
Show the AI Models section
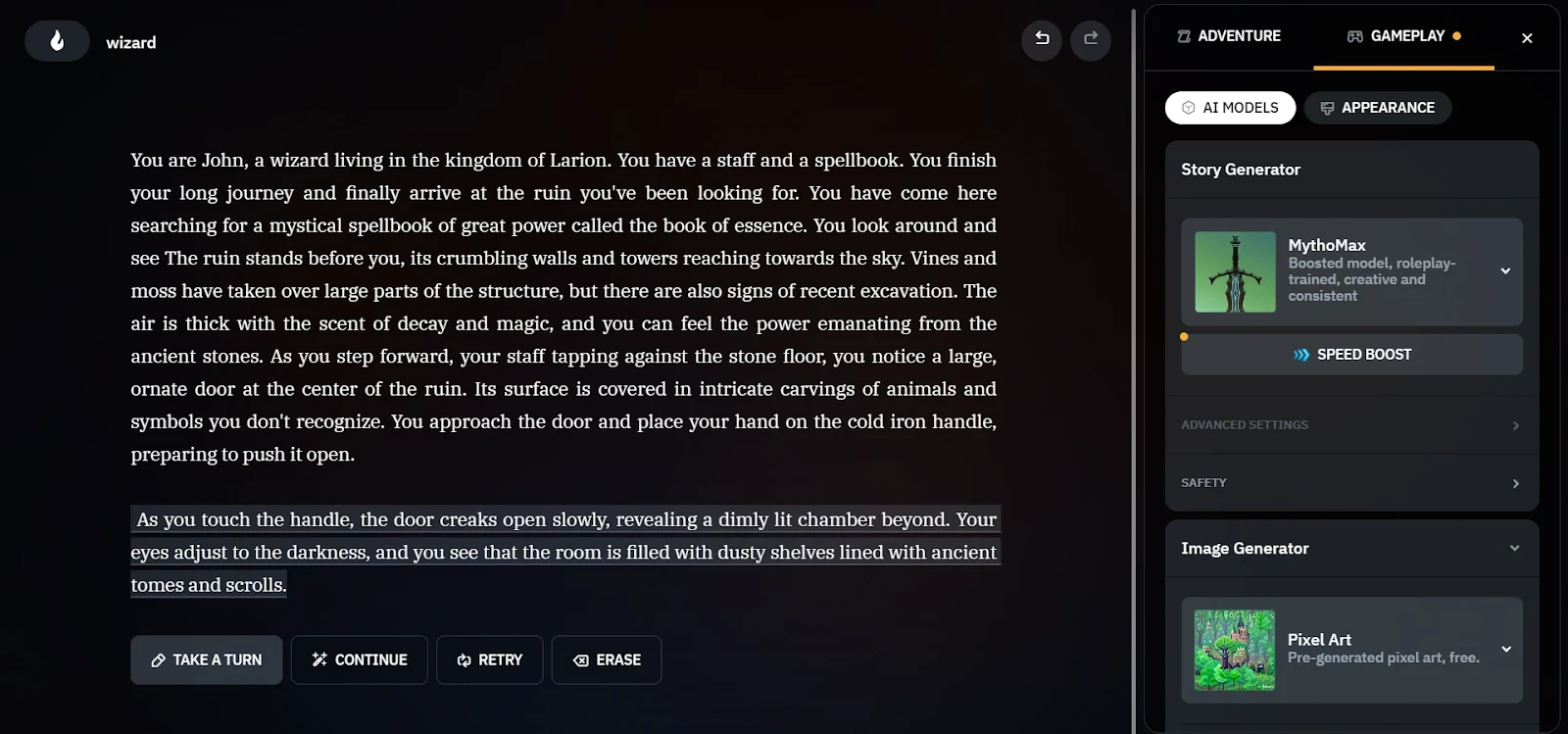(x=1230, y=108)
